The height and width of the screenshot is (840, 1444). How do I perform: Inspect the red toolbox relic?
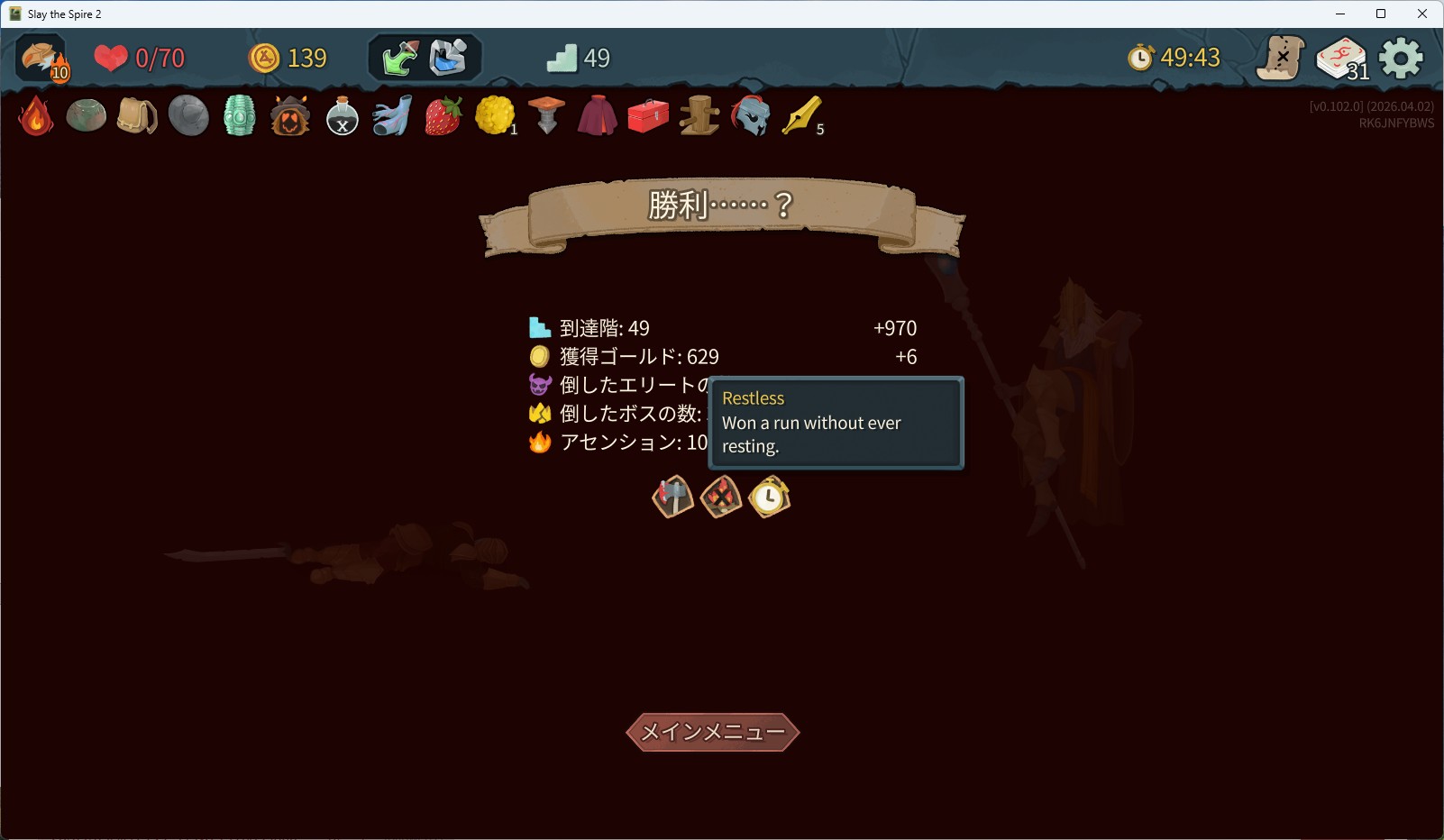tap(648, 116)
